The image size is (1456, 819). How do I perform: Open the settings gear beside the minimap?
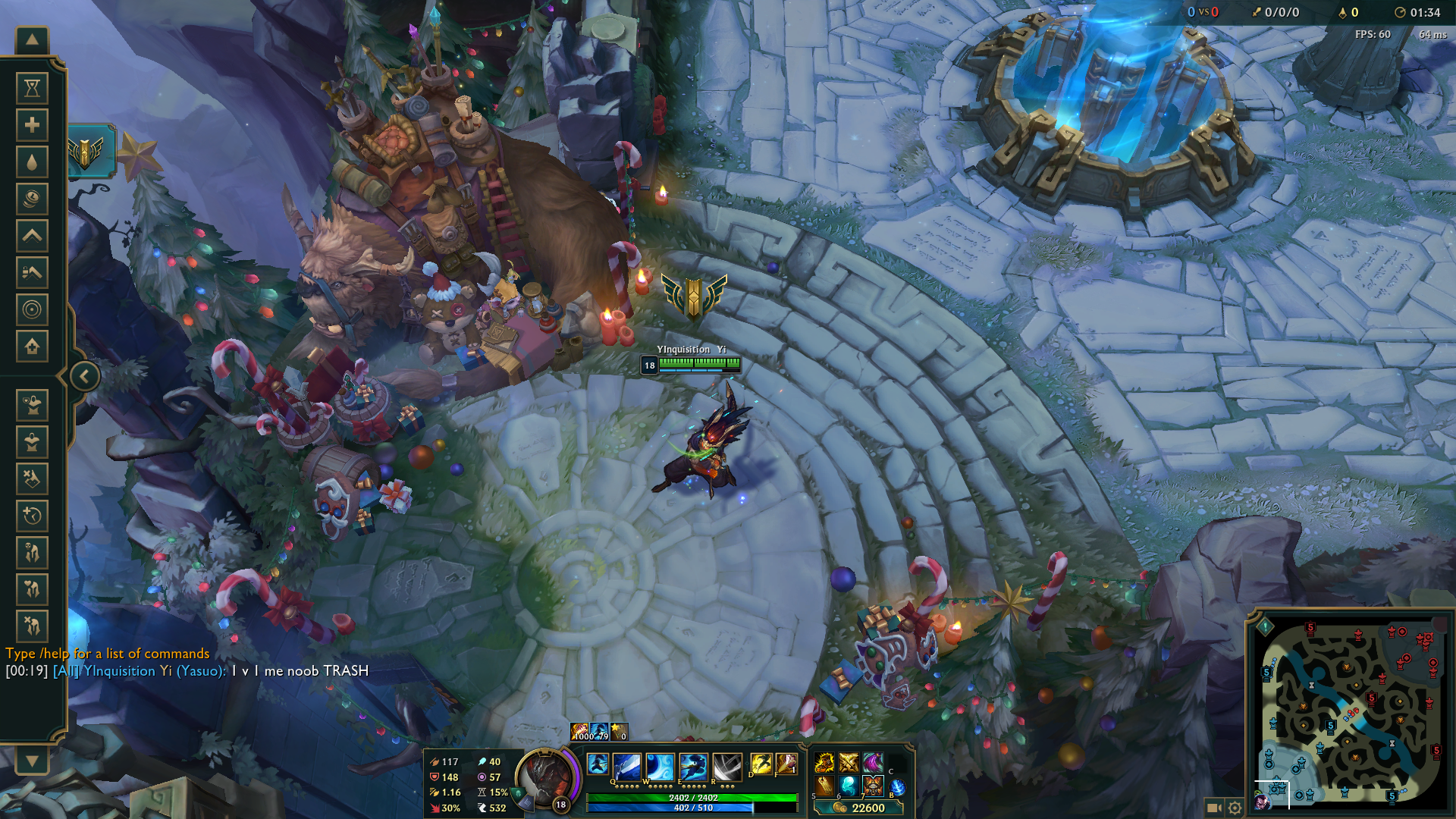(x=1236, y=808)
